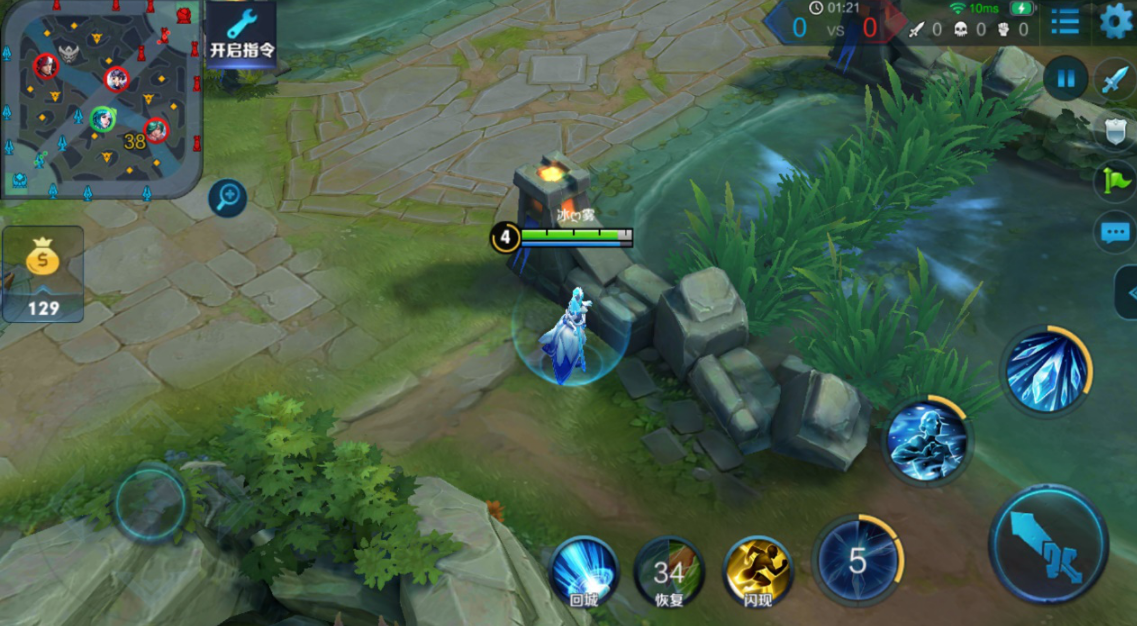Image resolution: width=1137 pixels, height=626 pixels.
Task: Cast the 闪现 flash spell
Action: (x=758, y=571)
